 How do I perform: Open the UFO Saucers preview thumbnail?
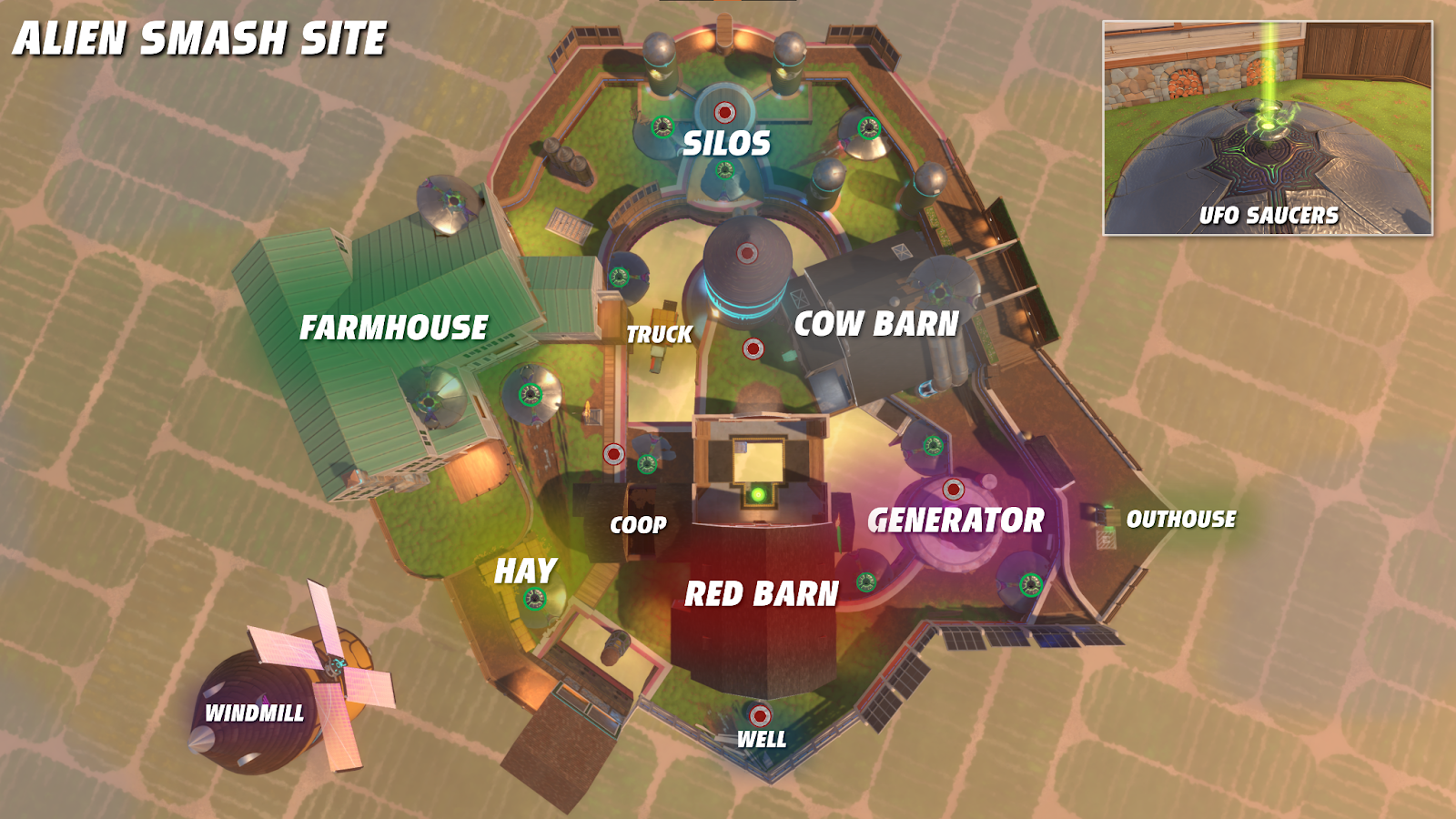pyautogui.click(x=1268, y=128)
